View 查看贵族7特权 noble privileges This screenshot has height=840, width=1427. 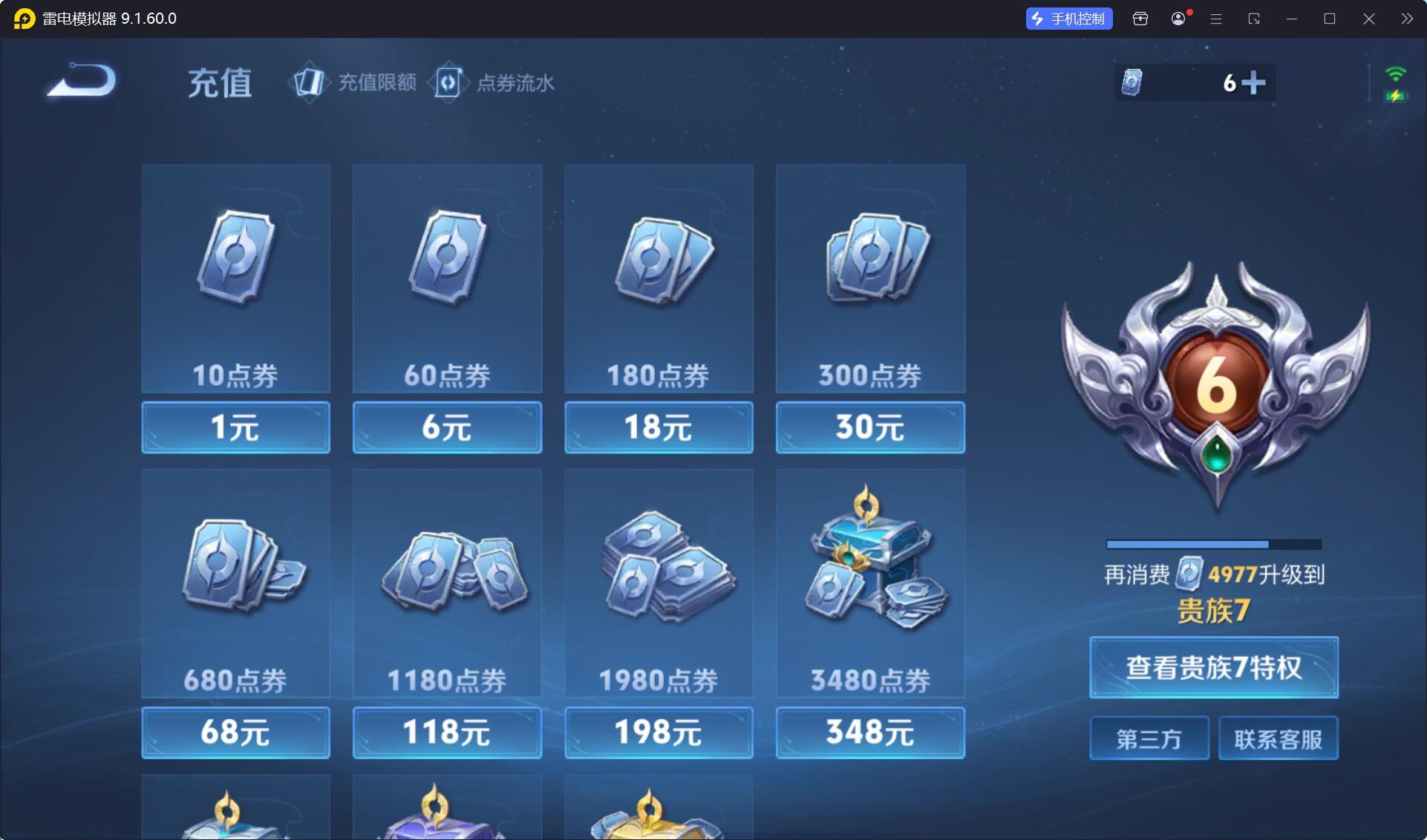point(1214,667)
